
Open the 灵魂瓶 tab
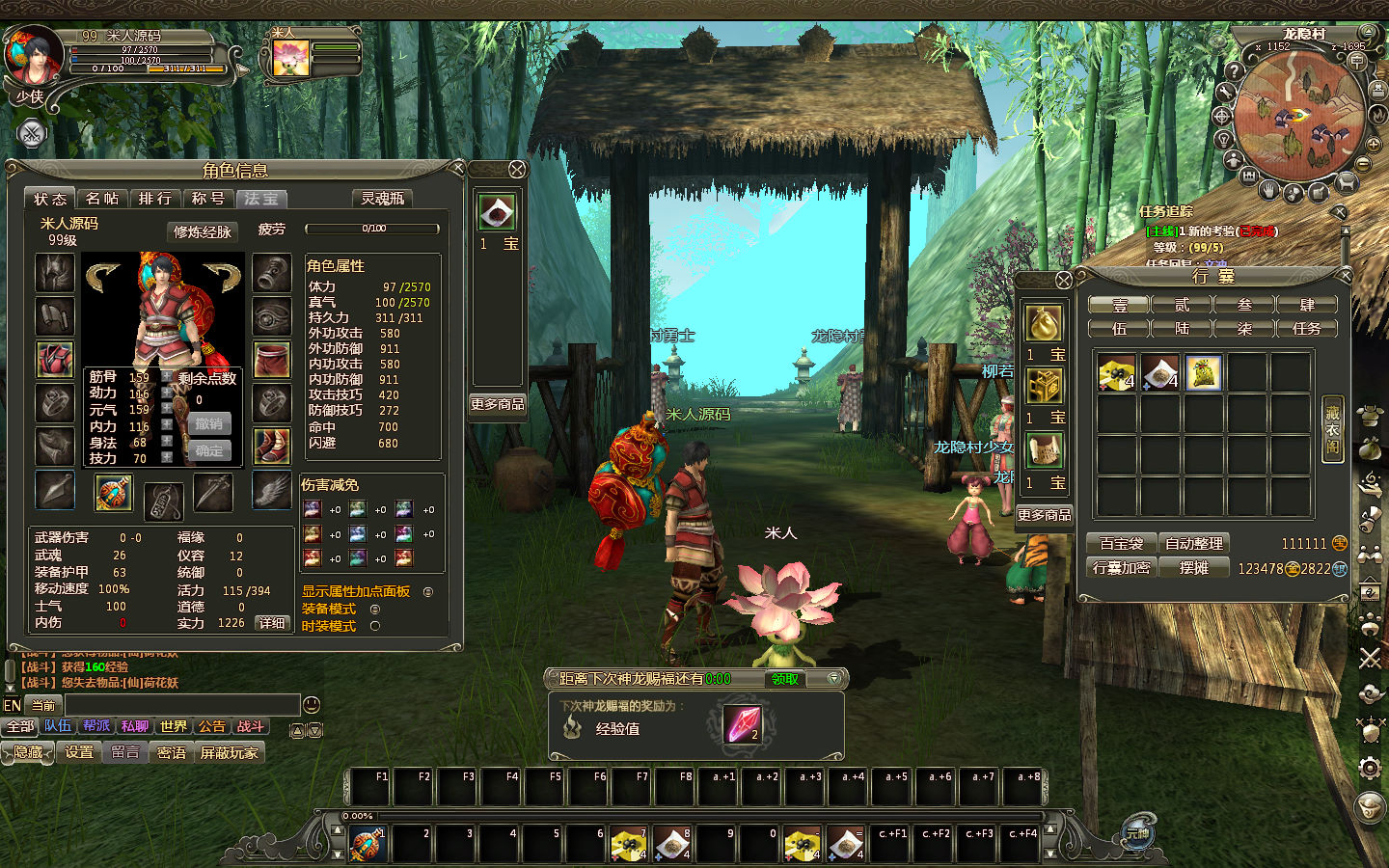(x=382, y=199)
